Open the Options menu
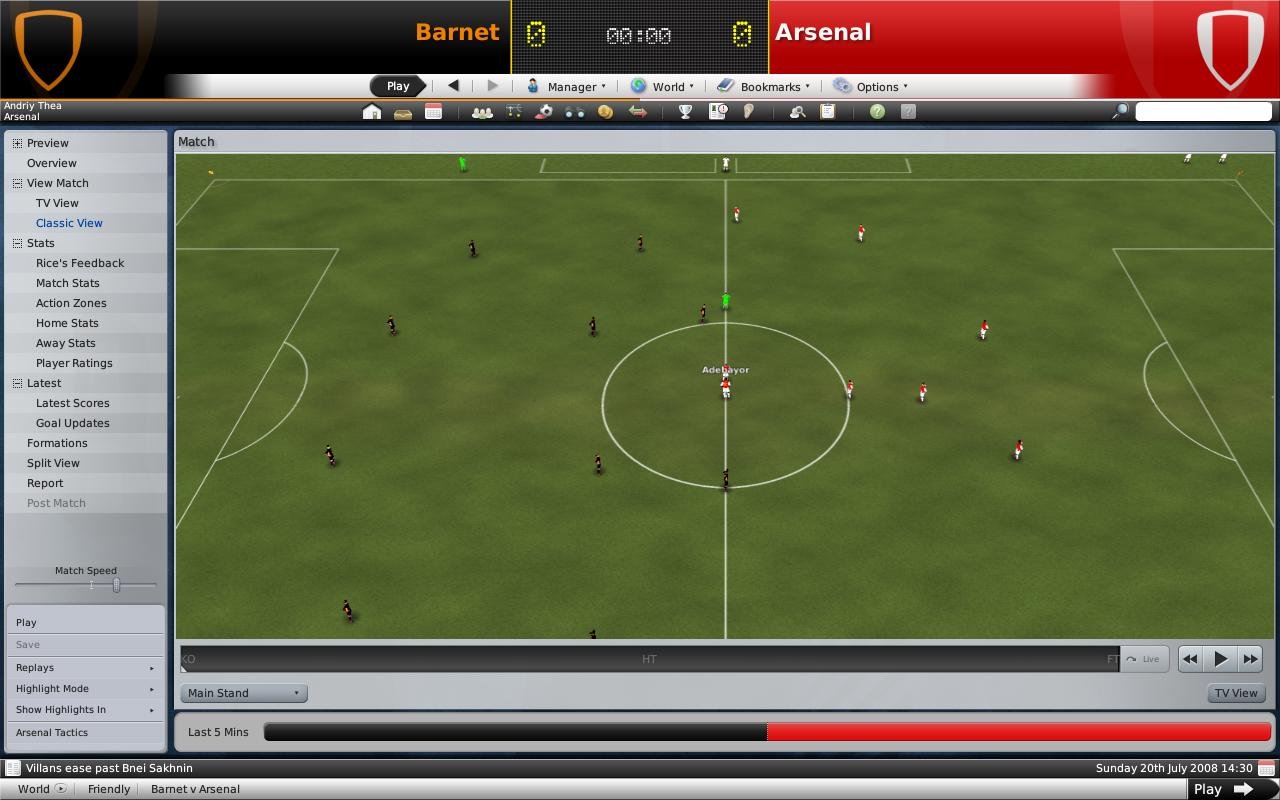Image resolution: width=1280 pixels, height=800 pixels. pos(871,86)
